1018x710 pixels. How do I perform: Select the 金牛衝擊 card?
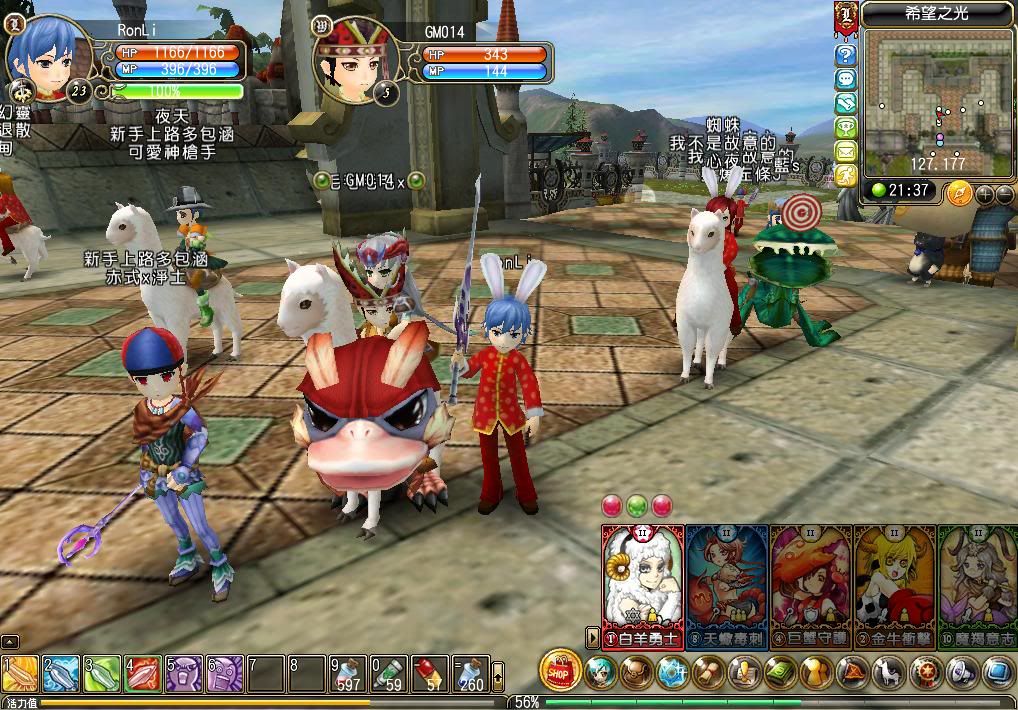click(x=895, y=585)
